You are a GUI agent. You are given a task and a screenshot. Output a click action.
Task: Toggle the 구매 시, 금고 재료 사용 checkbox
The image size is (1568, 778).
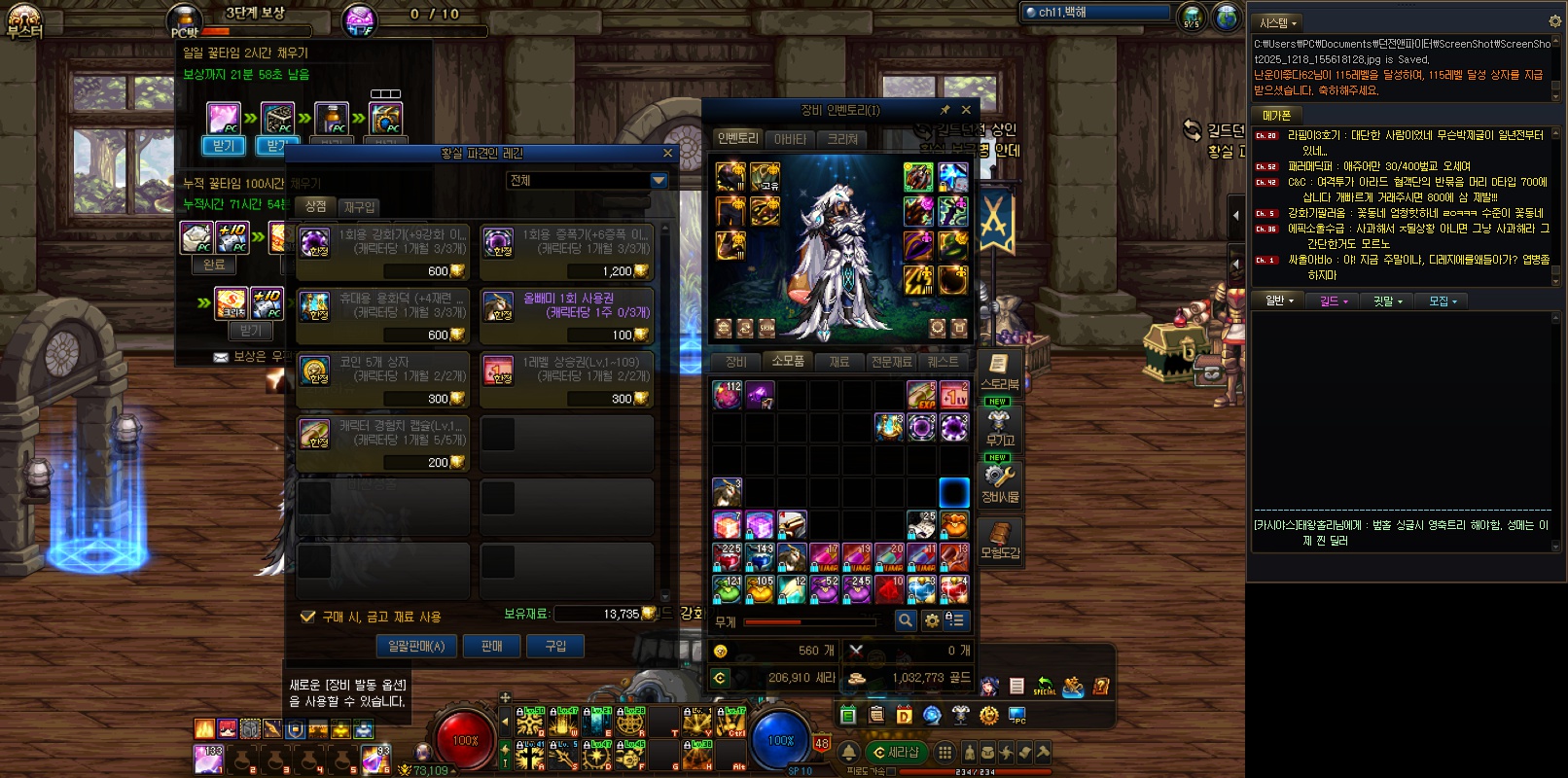308,617
